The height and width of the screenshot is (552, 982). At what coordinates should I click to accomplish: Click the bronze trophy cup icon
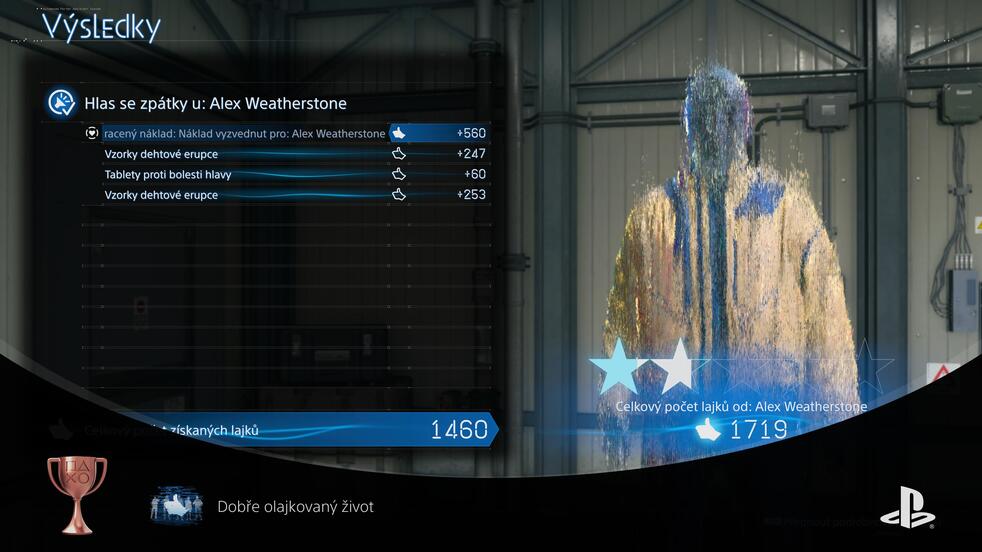click(x=76, y=494)
